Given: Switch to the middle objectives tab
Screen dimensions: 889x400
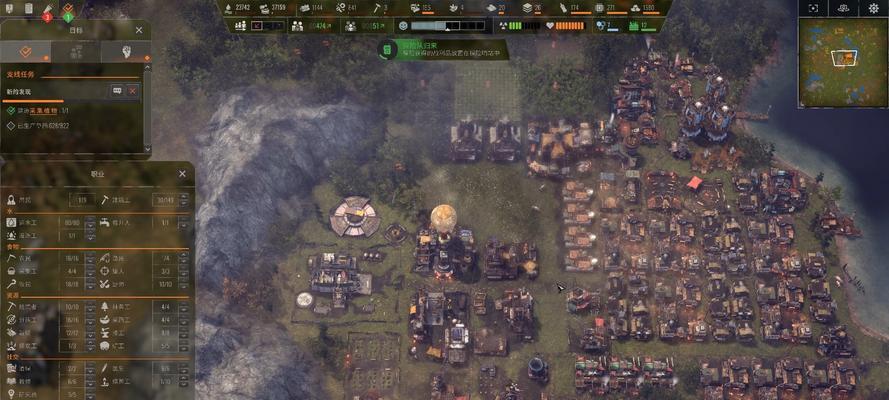Looking at the screenshot, I should (x=76, y=52).
